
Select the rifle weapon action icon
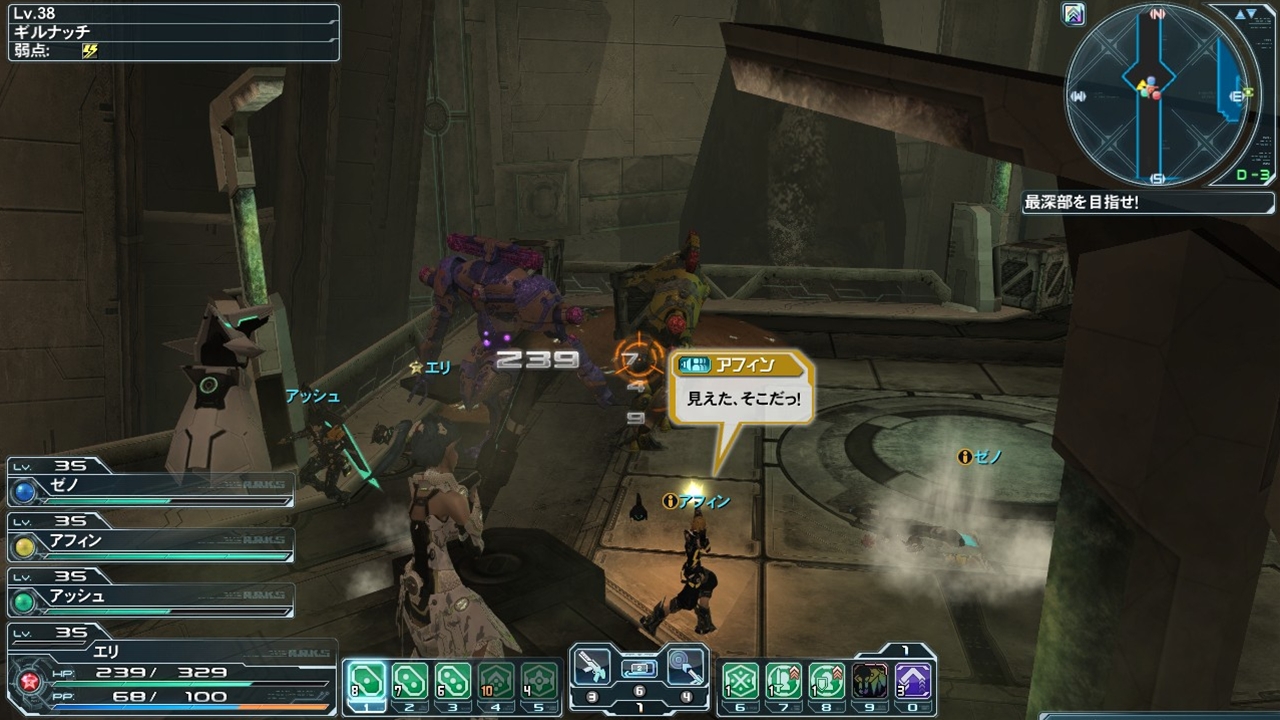pyautogui.click(x=592, y=667)
